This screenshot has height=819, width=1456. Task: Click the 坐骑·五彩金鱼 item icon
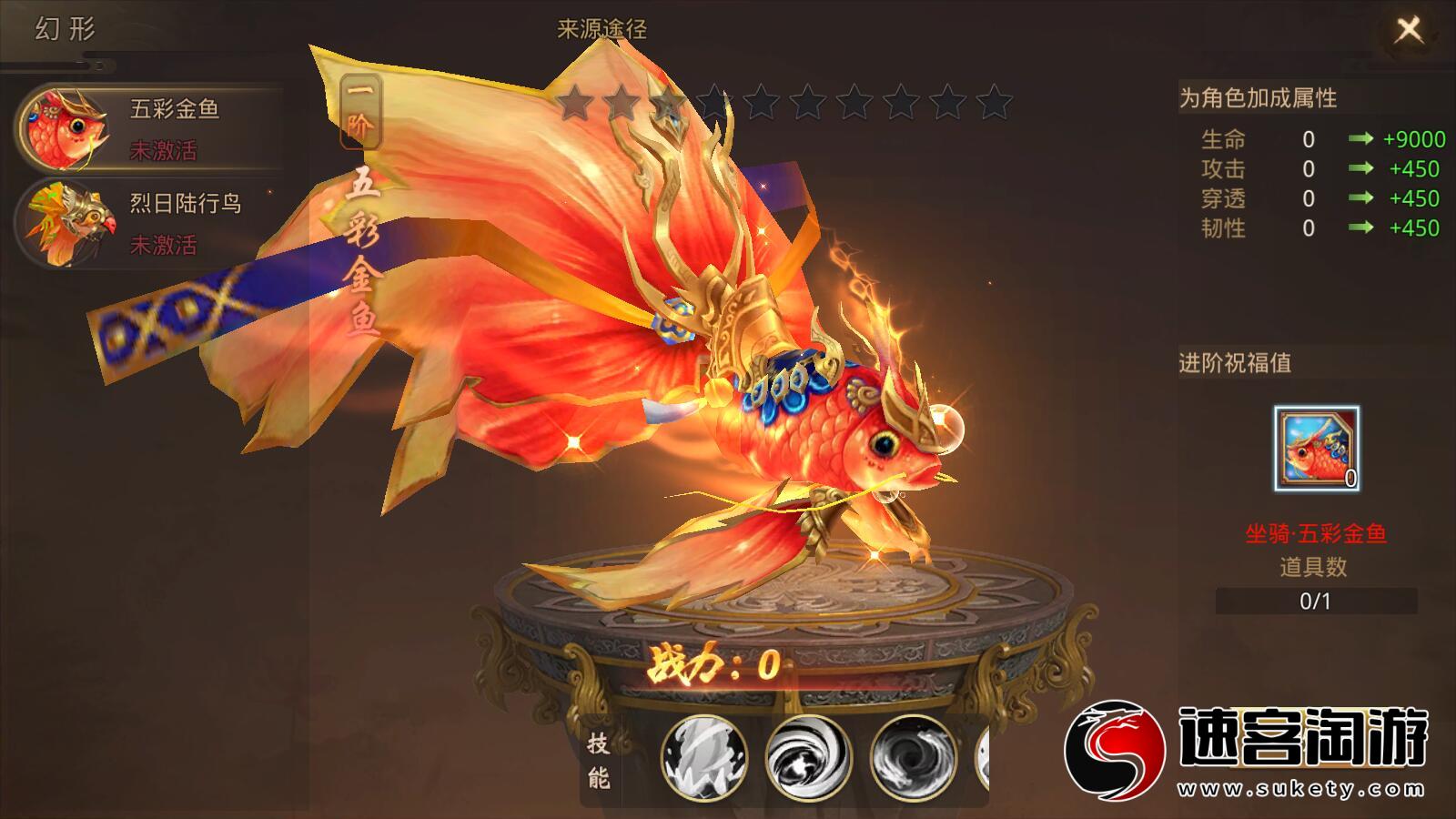pos(1316,450)
